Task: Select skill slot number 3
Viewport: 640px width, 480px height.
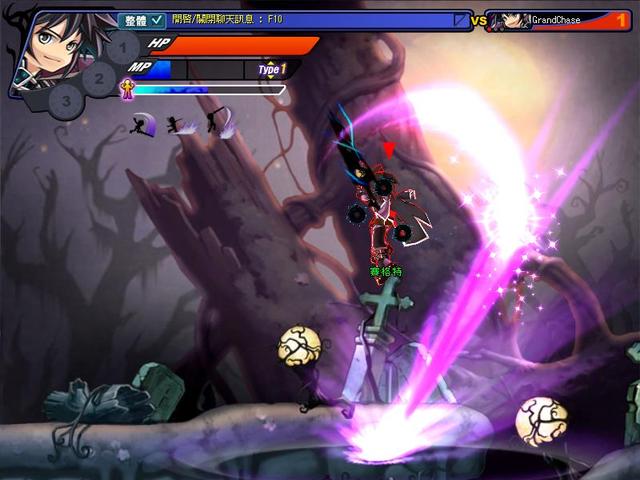Action: point(66,99)
